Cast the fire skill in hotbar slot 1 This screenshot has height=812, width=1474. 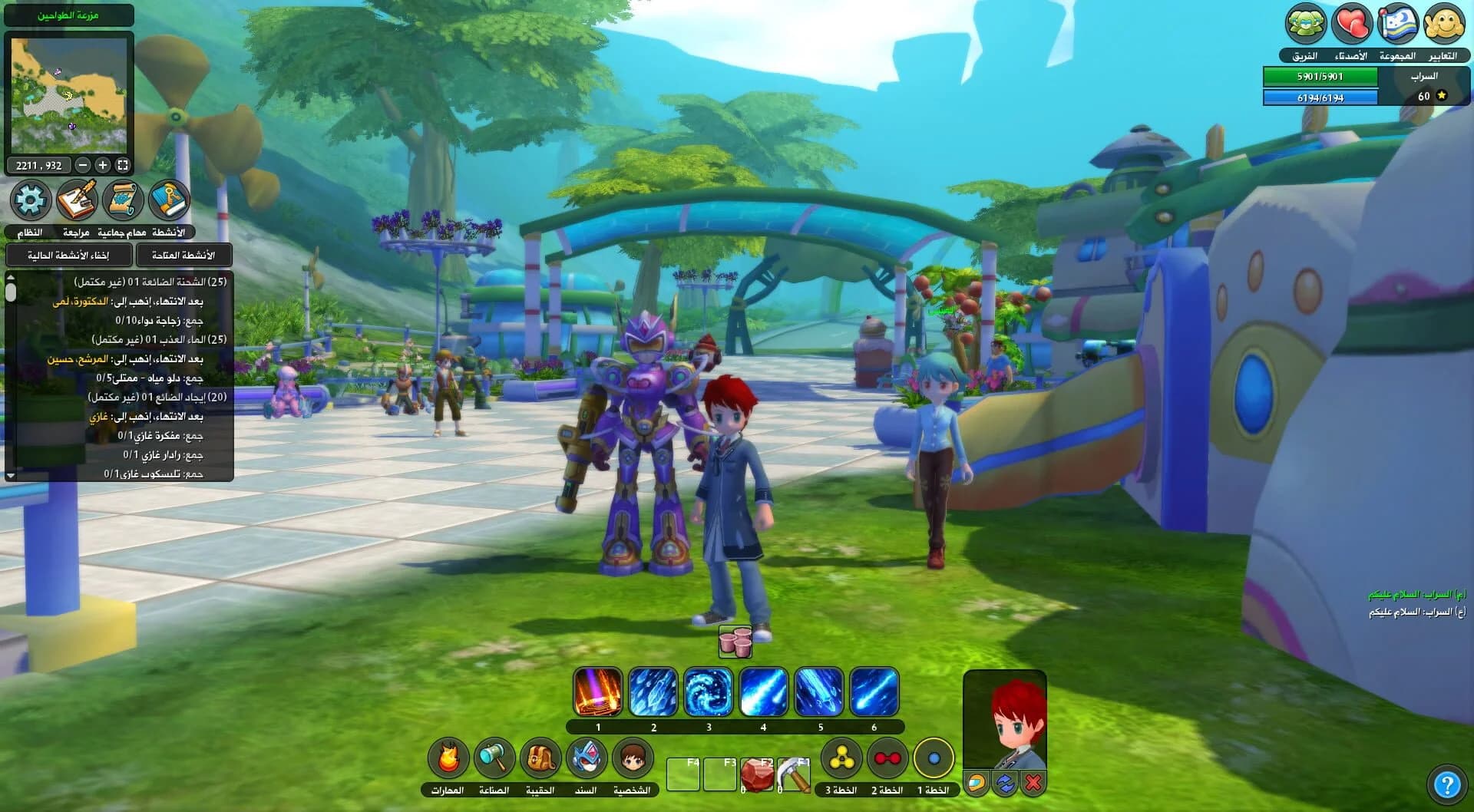pyautogui.click(x=597, y=691)
